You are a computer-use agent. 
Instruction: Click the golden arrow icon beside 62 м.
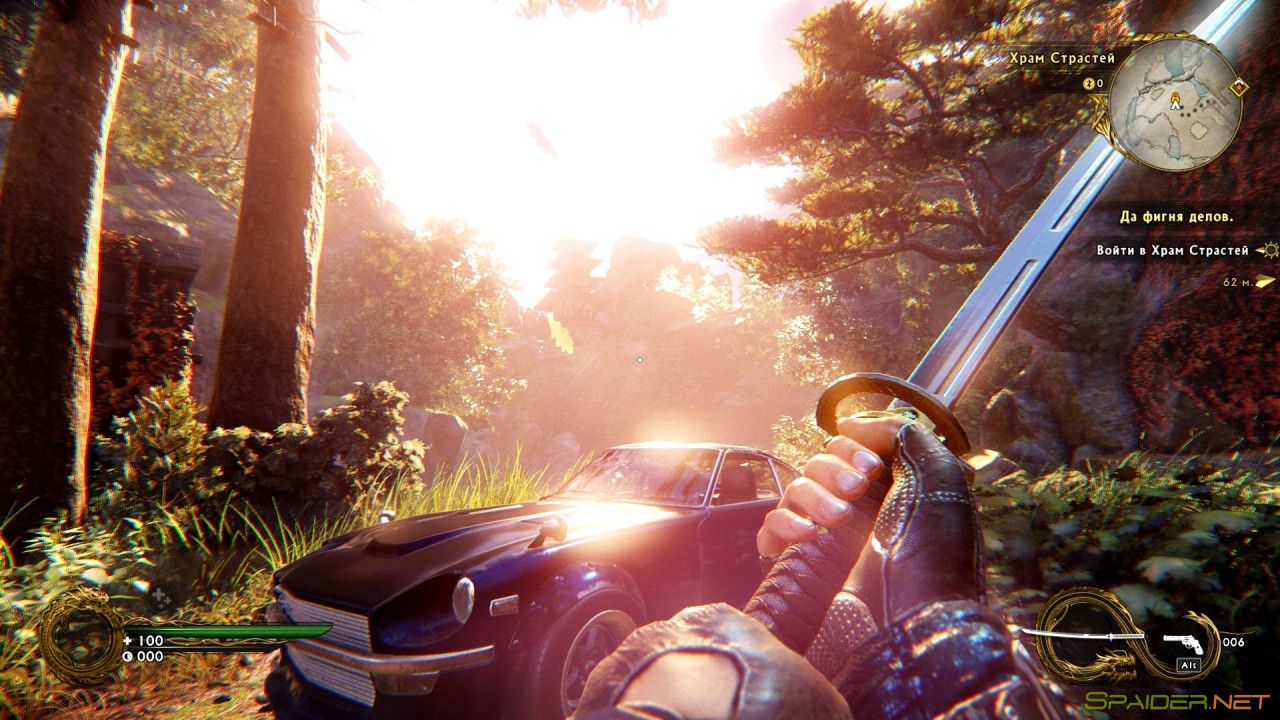coord(1265,281)
